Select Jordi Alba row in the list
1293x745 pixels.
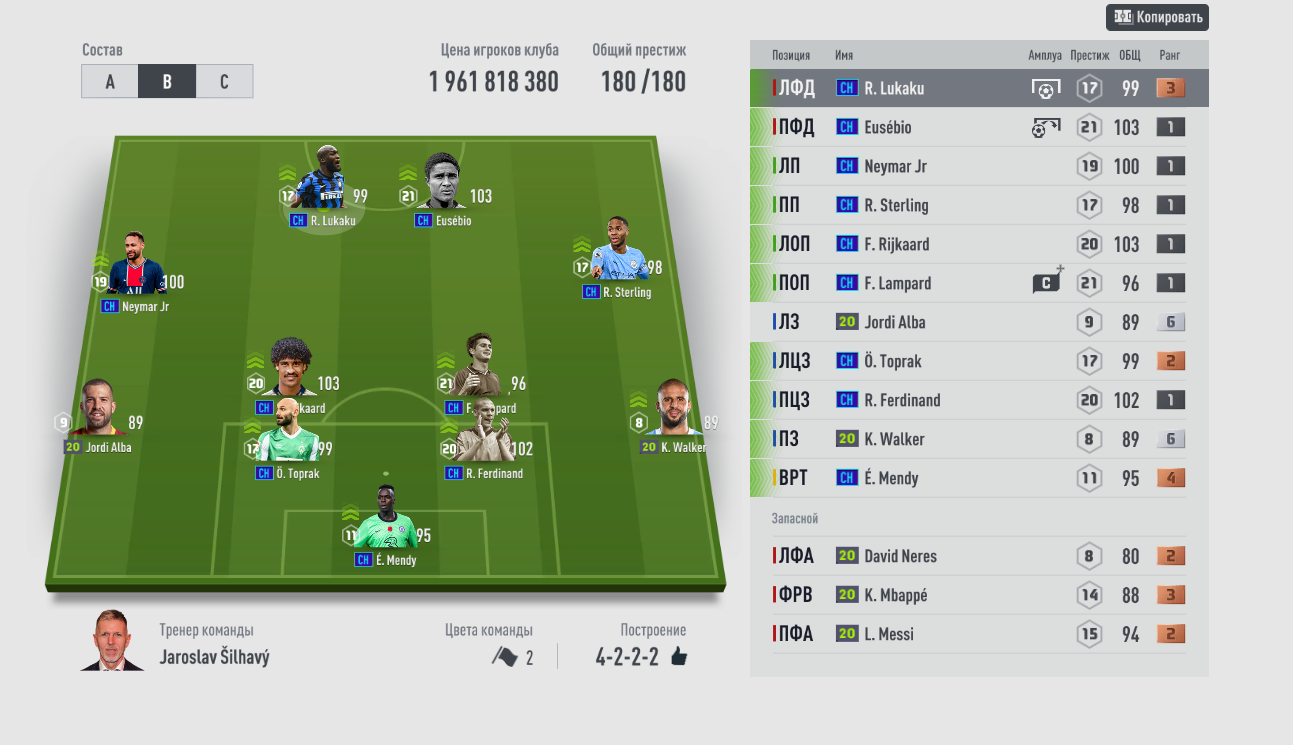[x=978, y=322]
